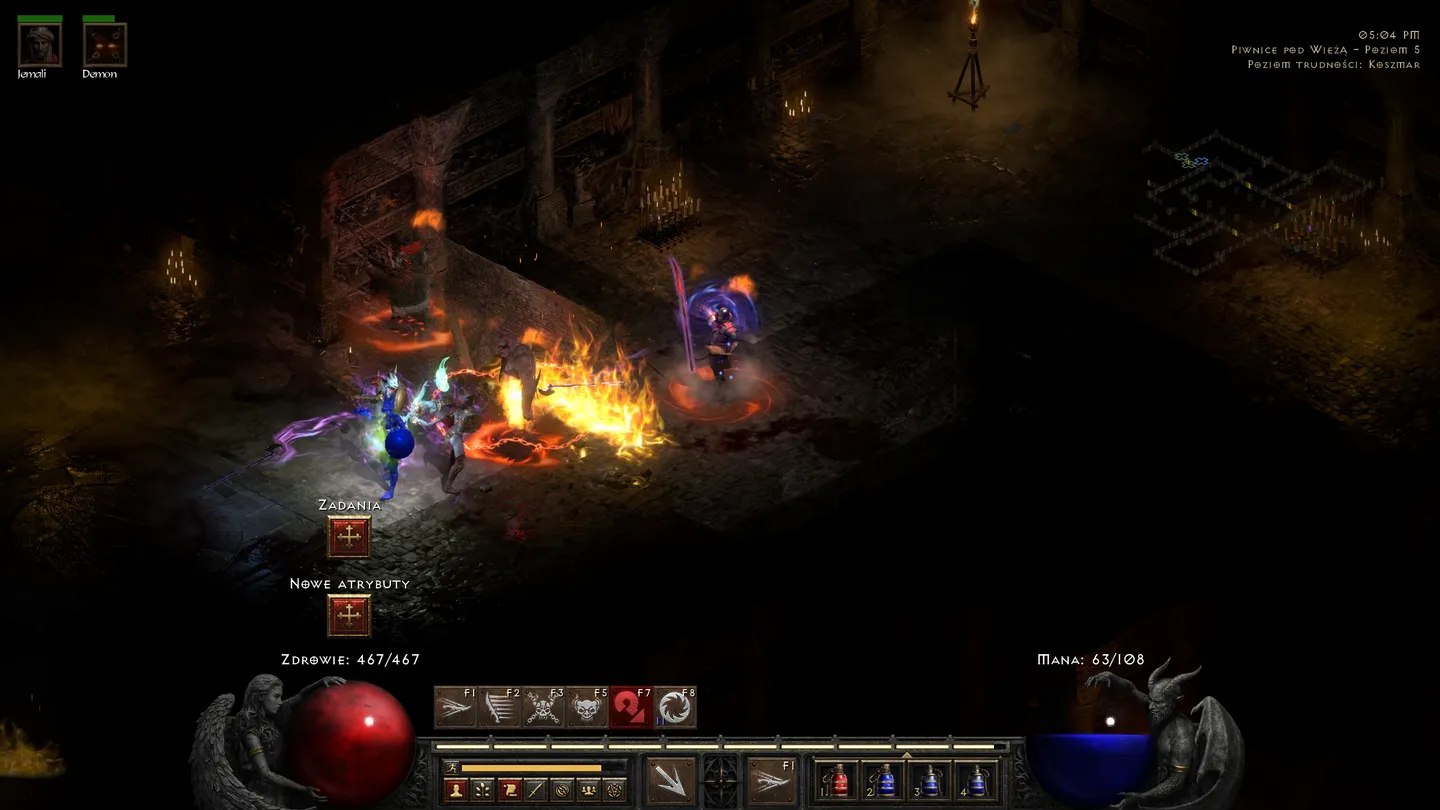
Task: Activate the F1 arrow skill in the hotbar
Action: click(x=455, y=708)
